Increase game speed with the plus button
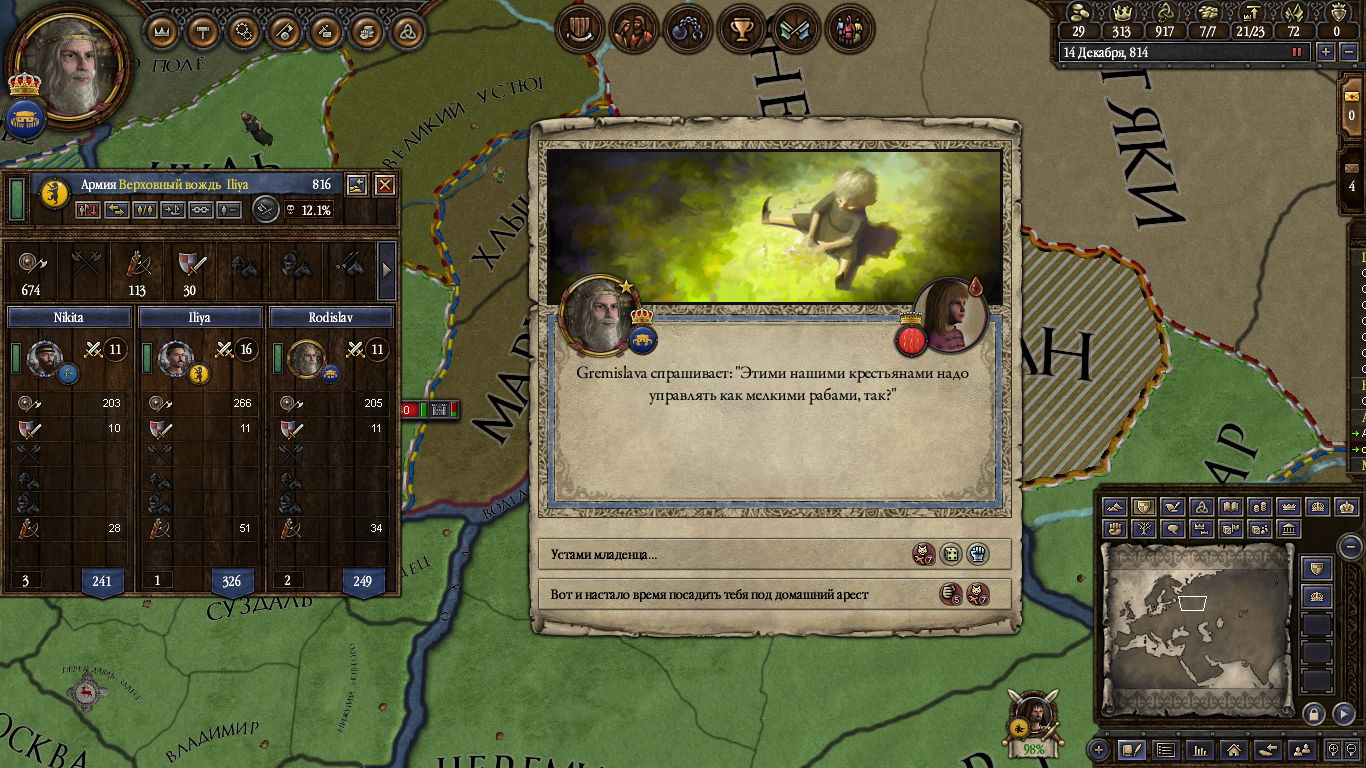Image resolution: width=1366 pixels, height=768 pixels. (x=1326, y=52)
